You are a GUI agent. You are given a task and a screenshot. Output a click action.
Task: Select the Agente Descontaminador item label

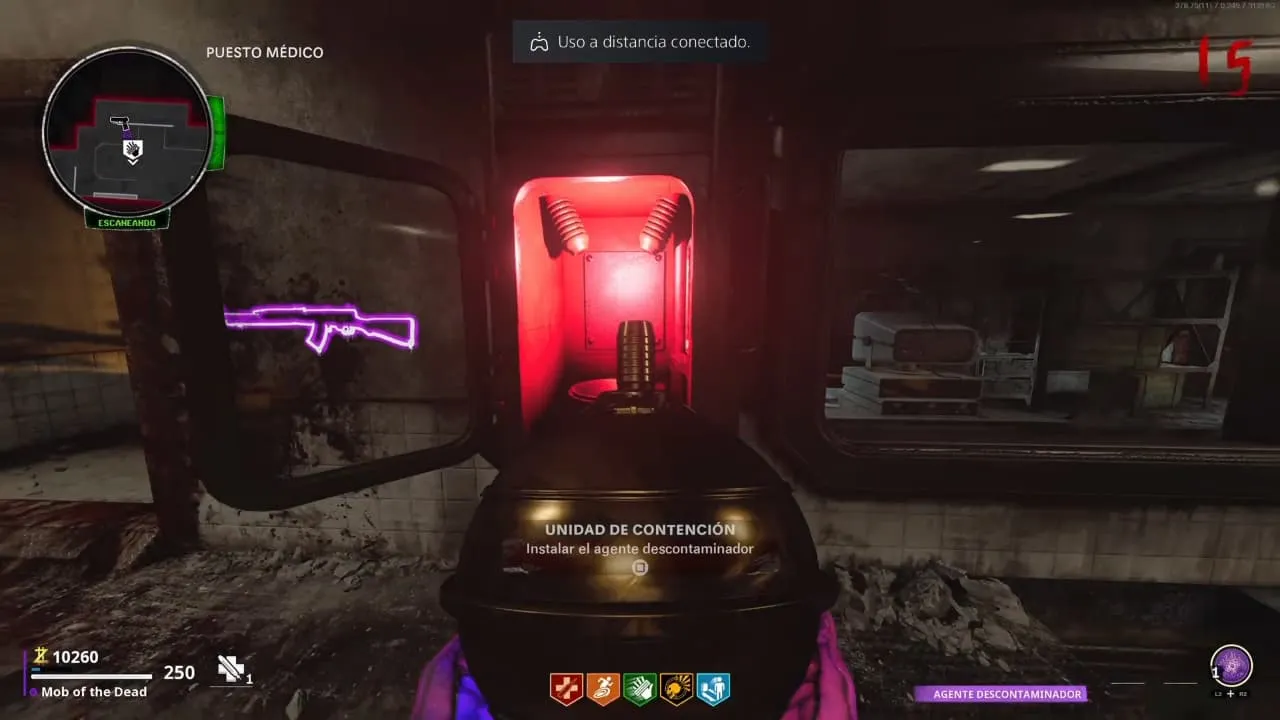click(1000, 694)
